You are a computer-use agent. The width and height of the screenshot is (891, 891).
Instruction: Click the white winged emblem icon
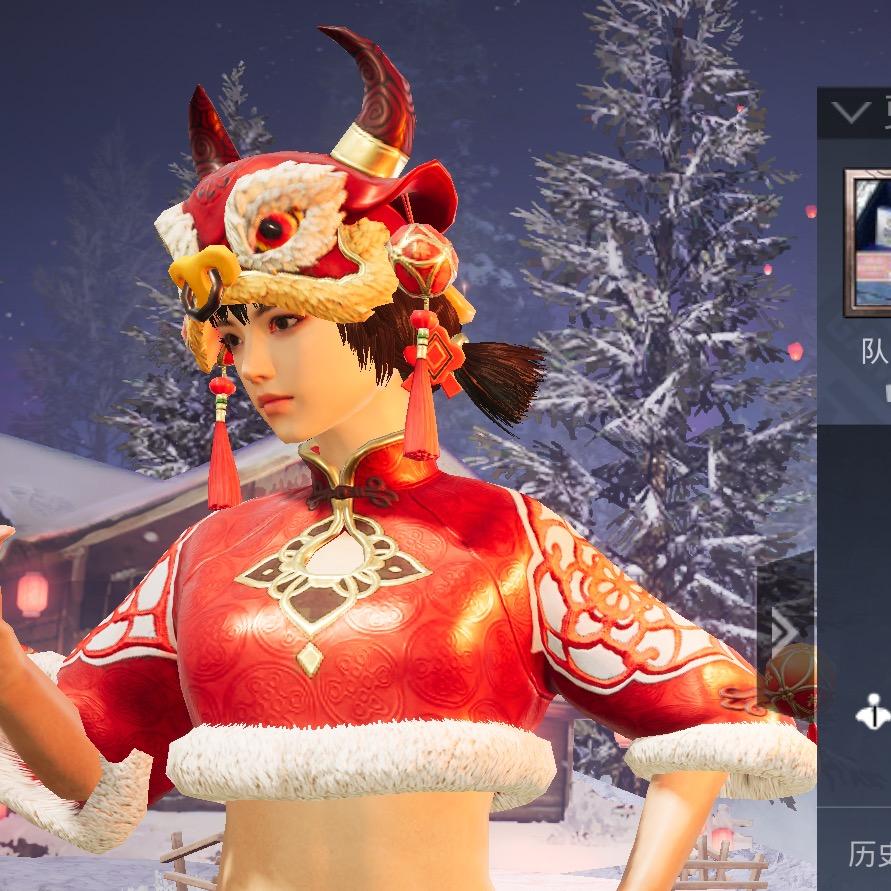click(x=872, y=711)
